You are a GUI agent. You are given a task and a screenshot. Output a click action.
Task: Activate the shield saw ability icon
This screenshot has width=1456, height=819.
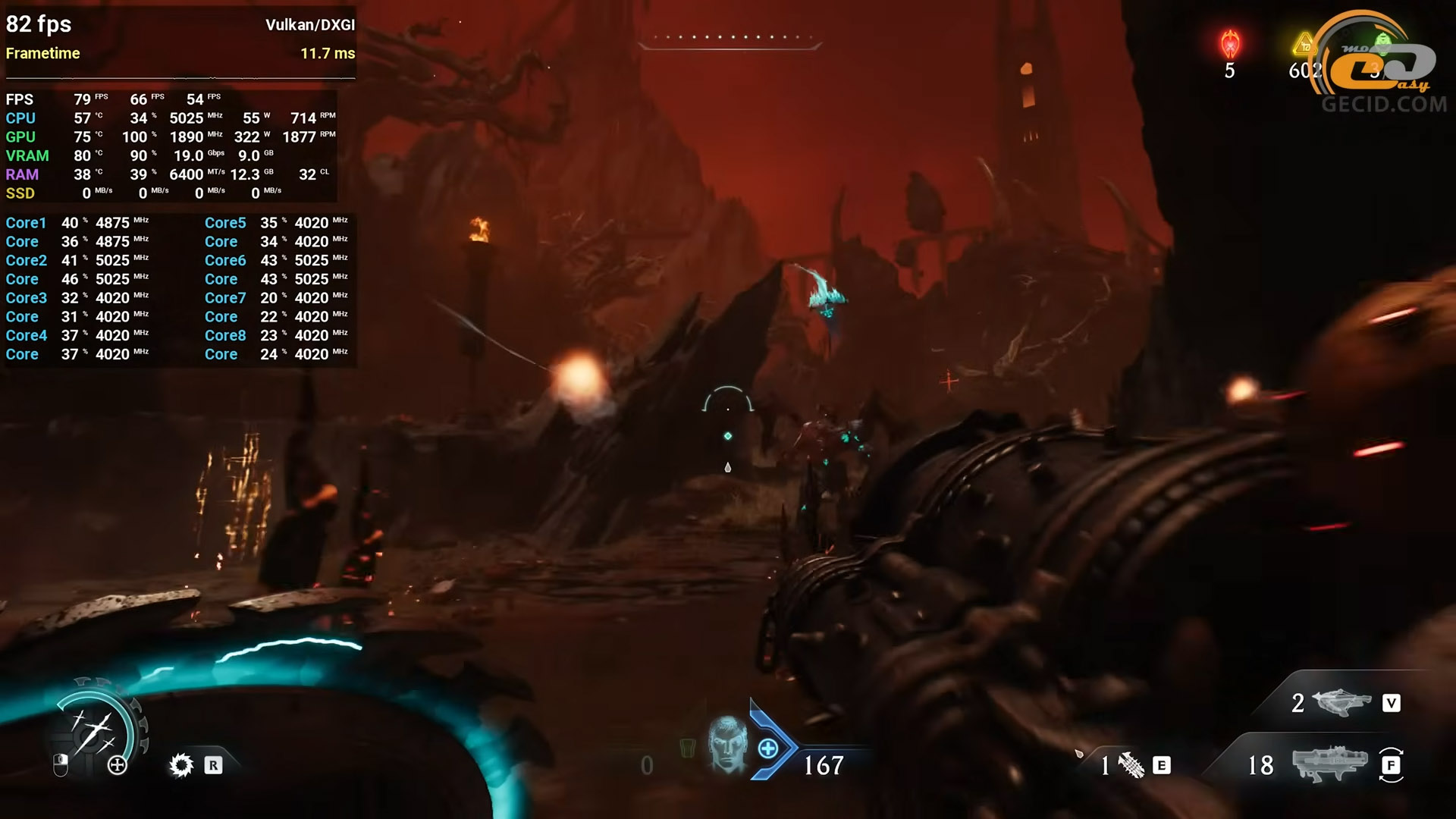tap(181, 765)
